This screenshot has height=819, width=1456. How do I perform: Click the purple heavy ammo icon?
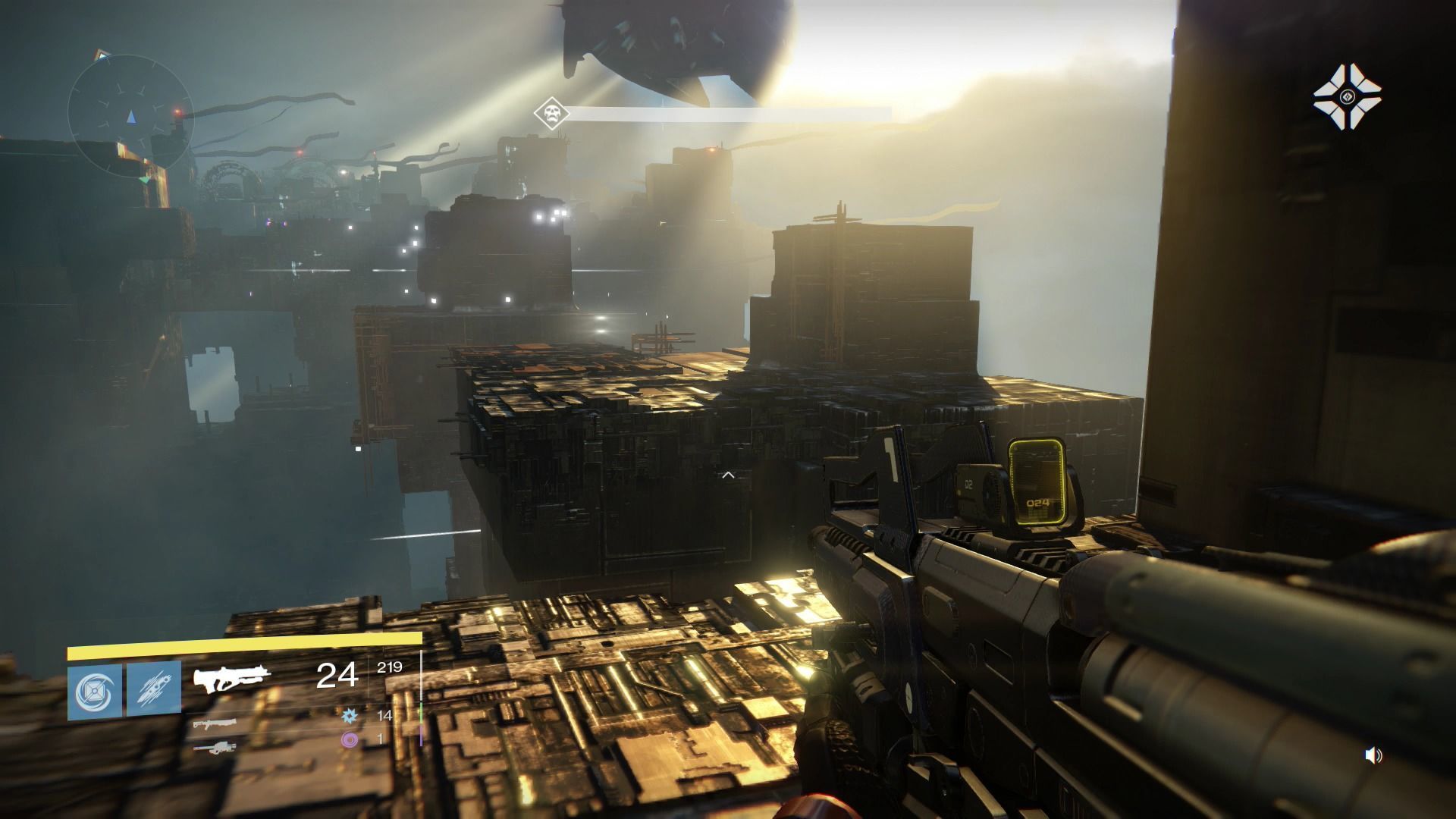350,739
